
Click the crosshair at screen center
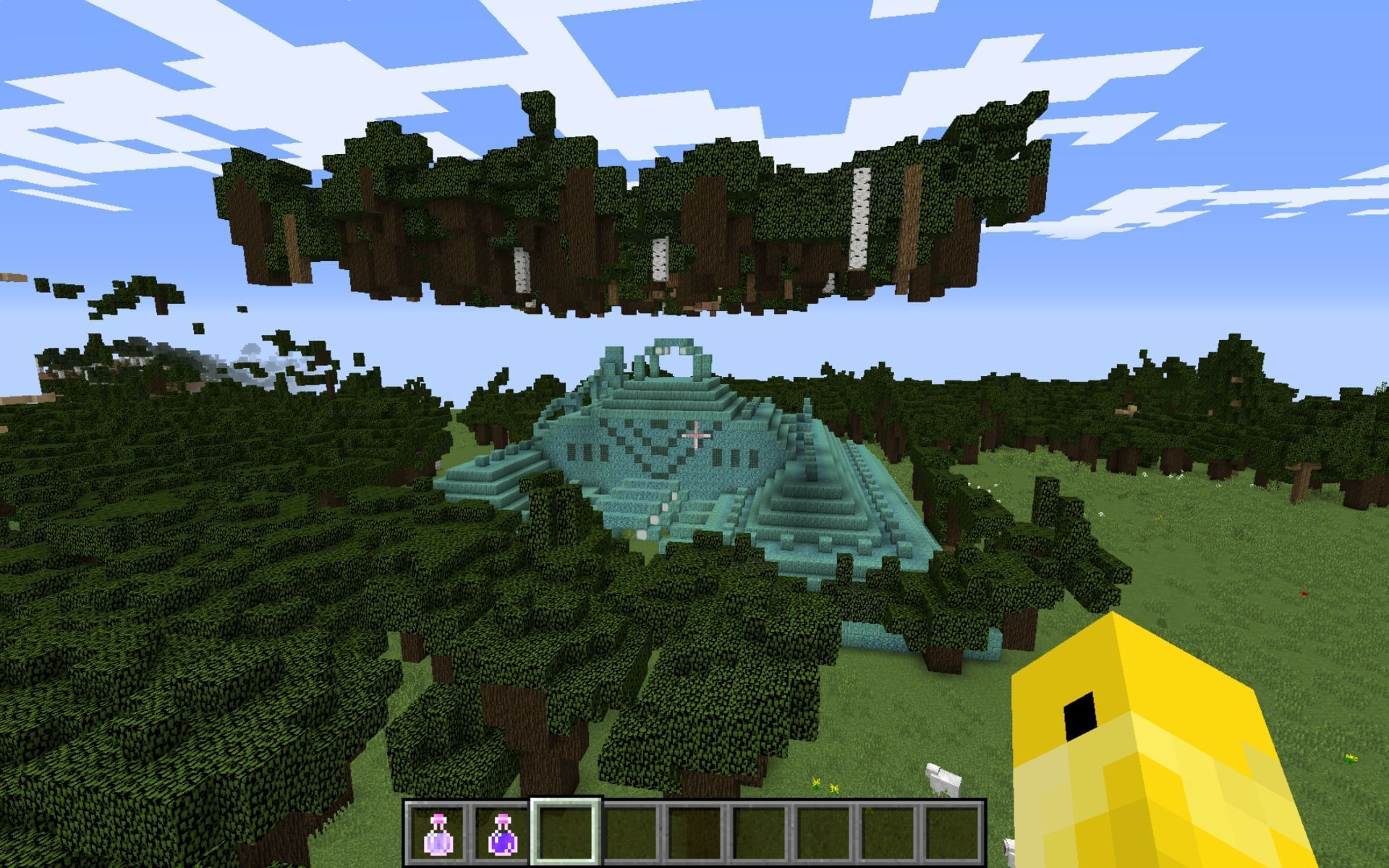pos(694,434)
